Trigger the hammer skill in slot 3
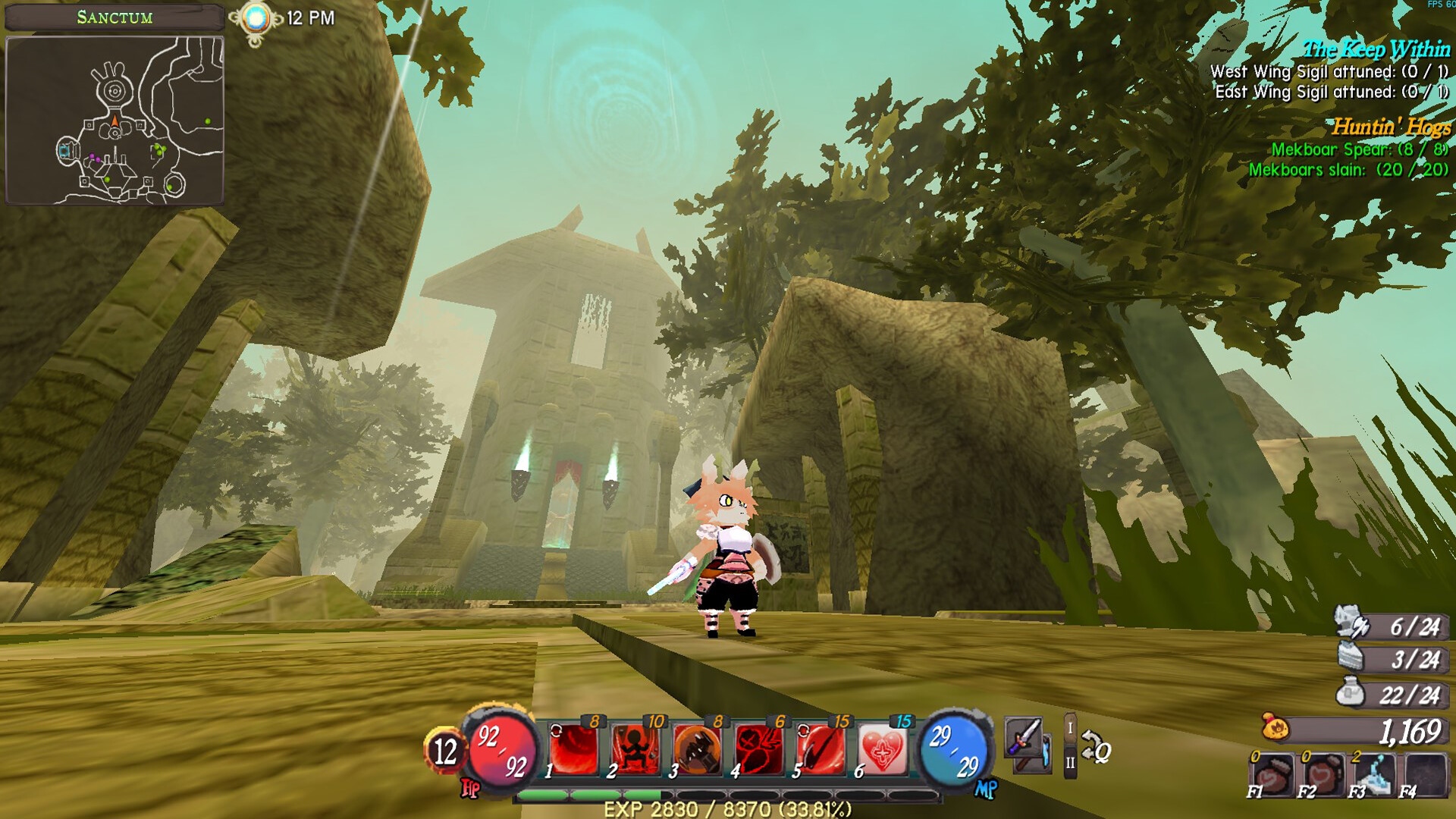 [x=697, y=750]
